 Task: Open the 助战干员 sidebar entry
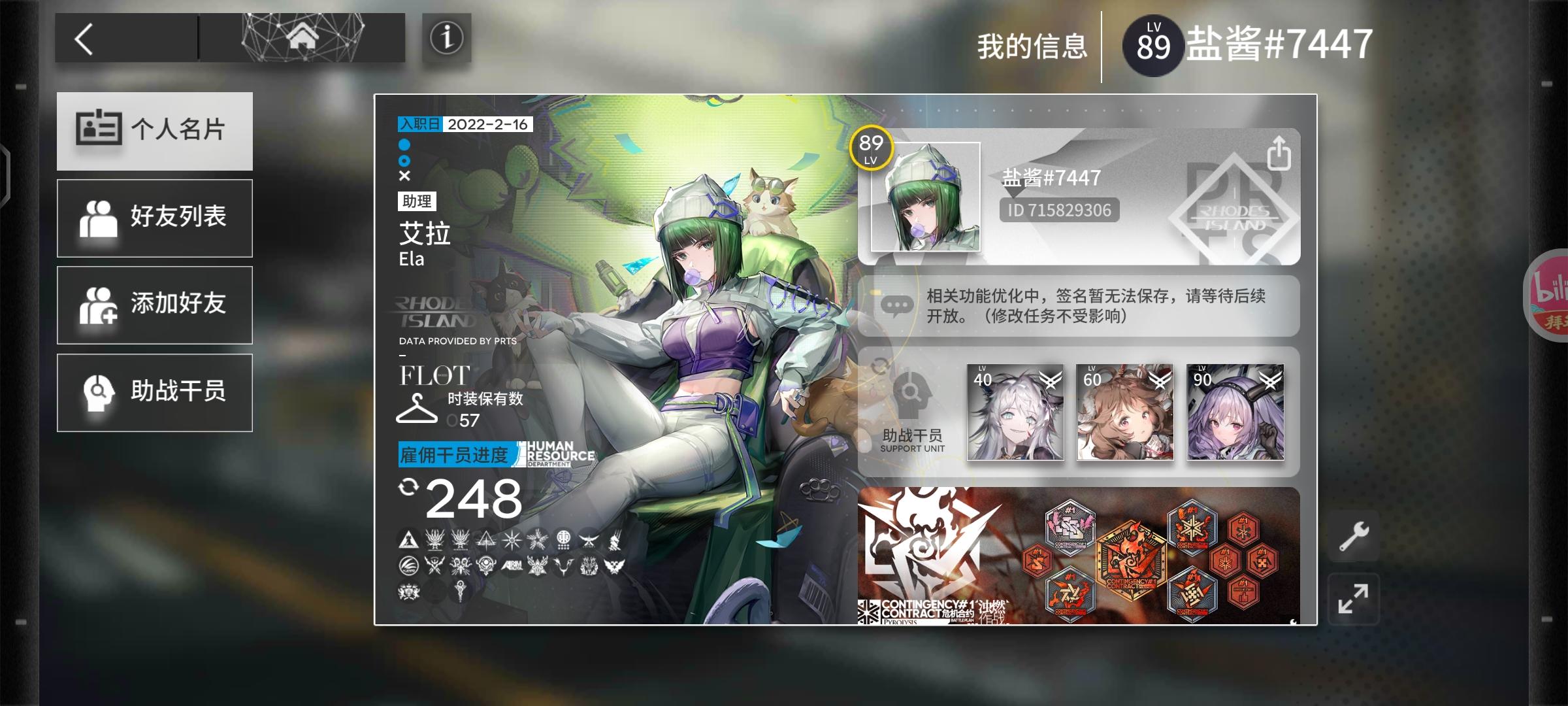[x=154, y=392]
